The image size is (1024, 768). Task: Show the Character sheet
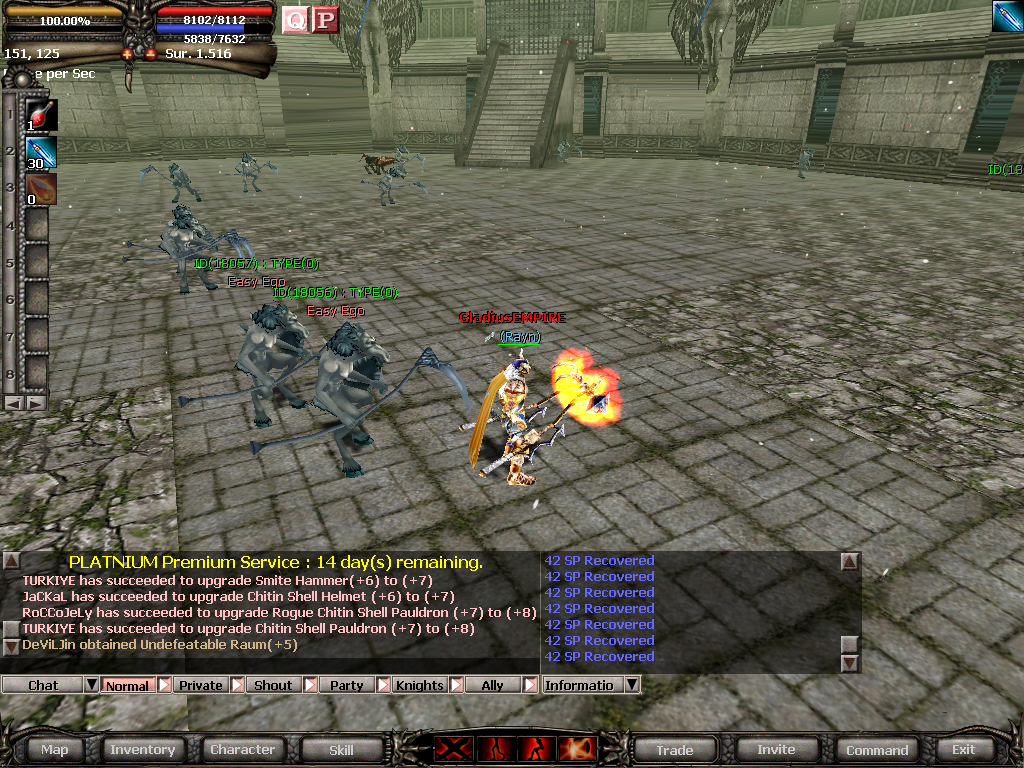[242, 749]
